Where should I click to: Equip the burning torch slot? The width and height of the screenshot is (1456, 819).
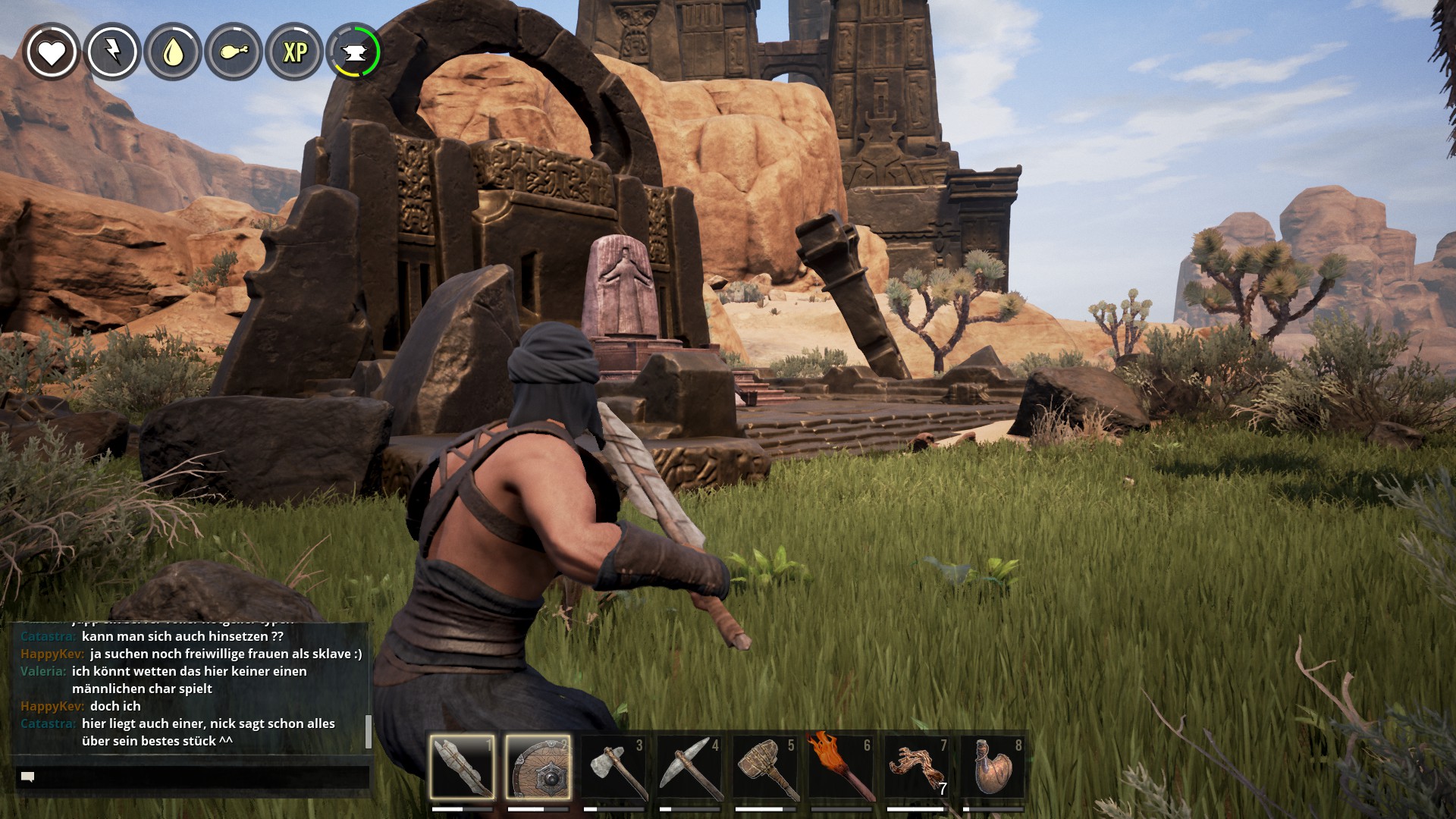point(841,767)
